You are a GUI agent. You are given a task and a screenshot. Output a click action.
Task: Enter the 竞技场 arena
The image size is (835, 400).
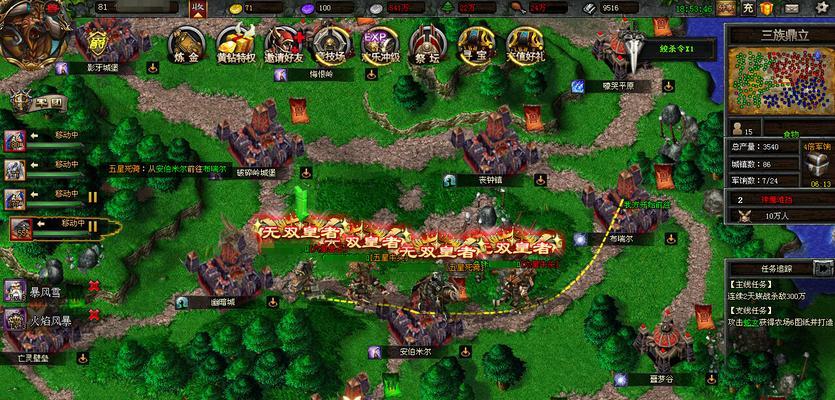330,45
